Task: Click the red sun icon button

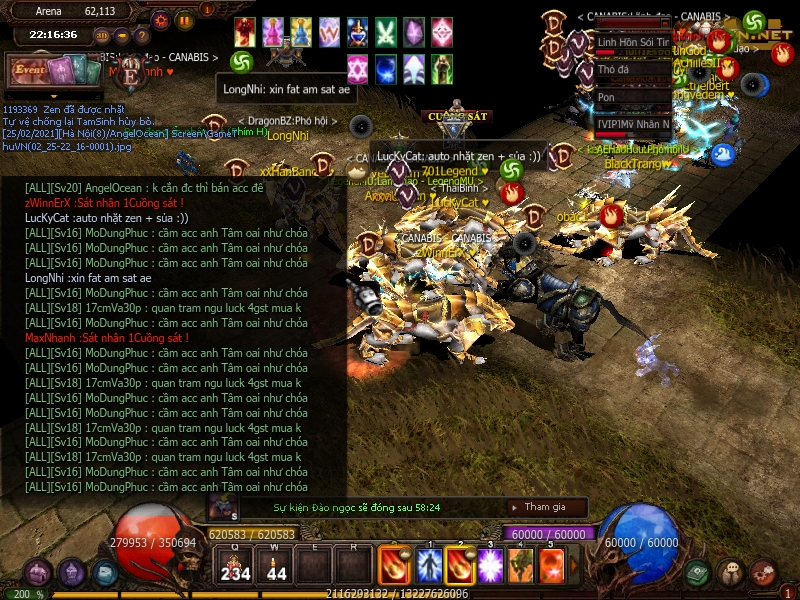Action: pos(161,19)
